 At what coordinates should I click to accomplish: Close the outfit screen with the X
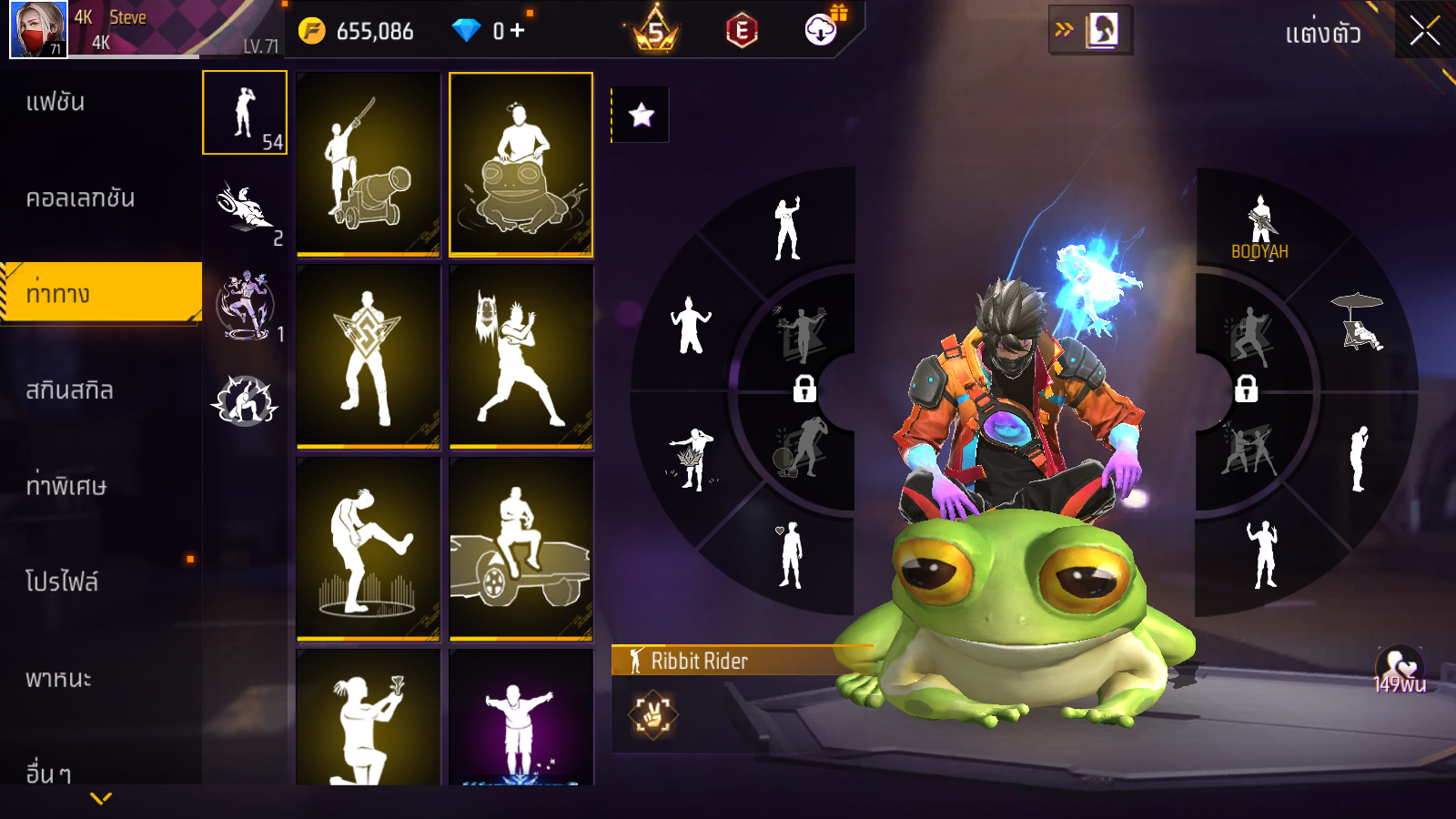click(x=1424, y=32)
